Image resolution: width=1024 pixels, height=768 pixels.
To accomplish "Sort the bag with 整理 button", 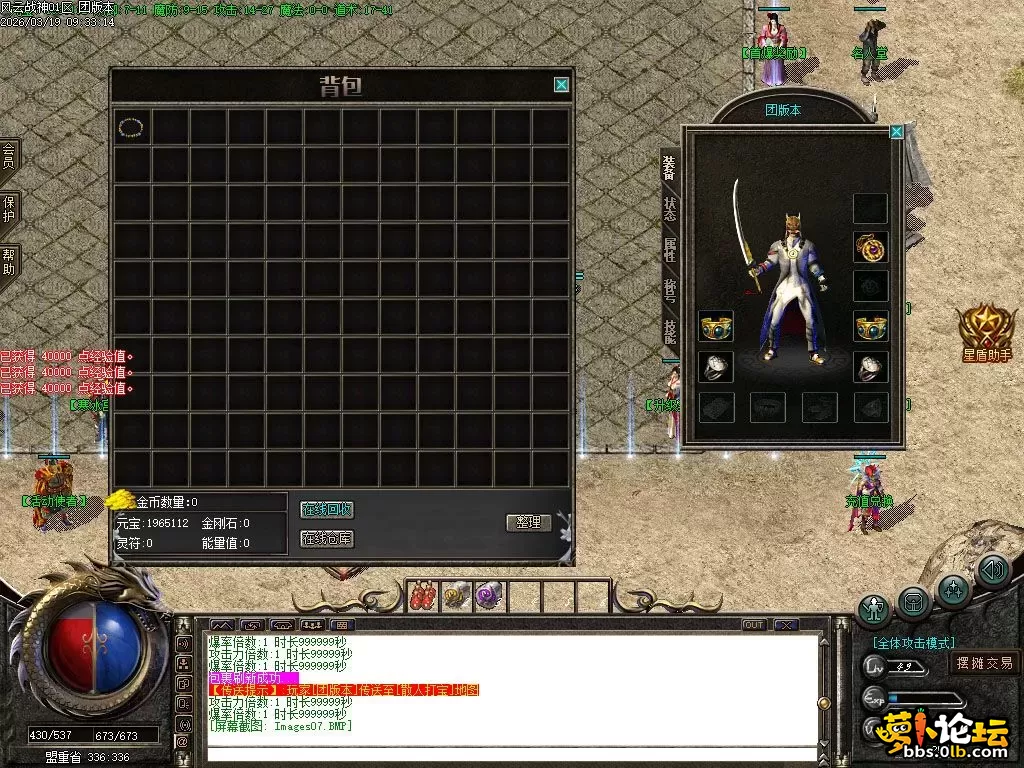I will (528, 522).
